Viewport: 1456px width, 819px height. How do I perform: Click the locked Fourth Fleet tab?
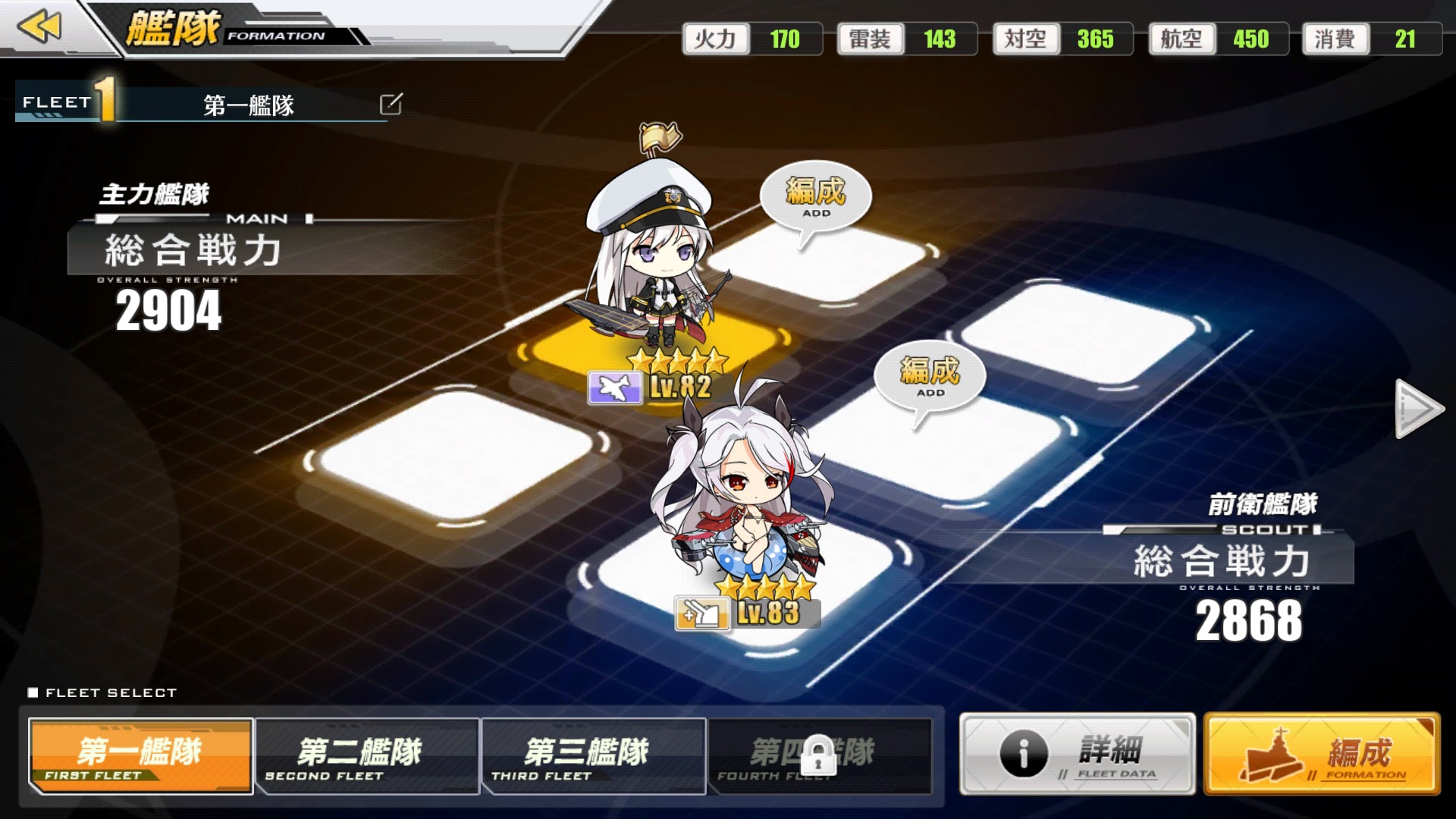point(819,756)
